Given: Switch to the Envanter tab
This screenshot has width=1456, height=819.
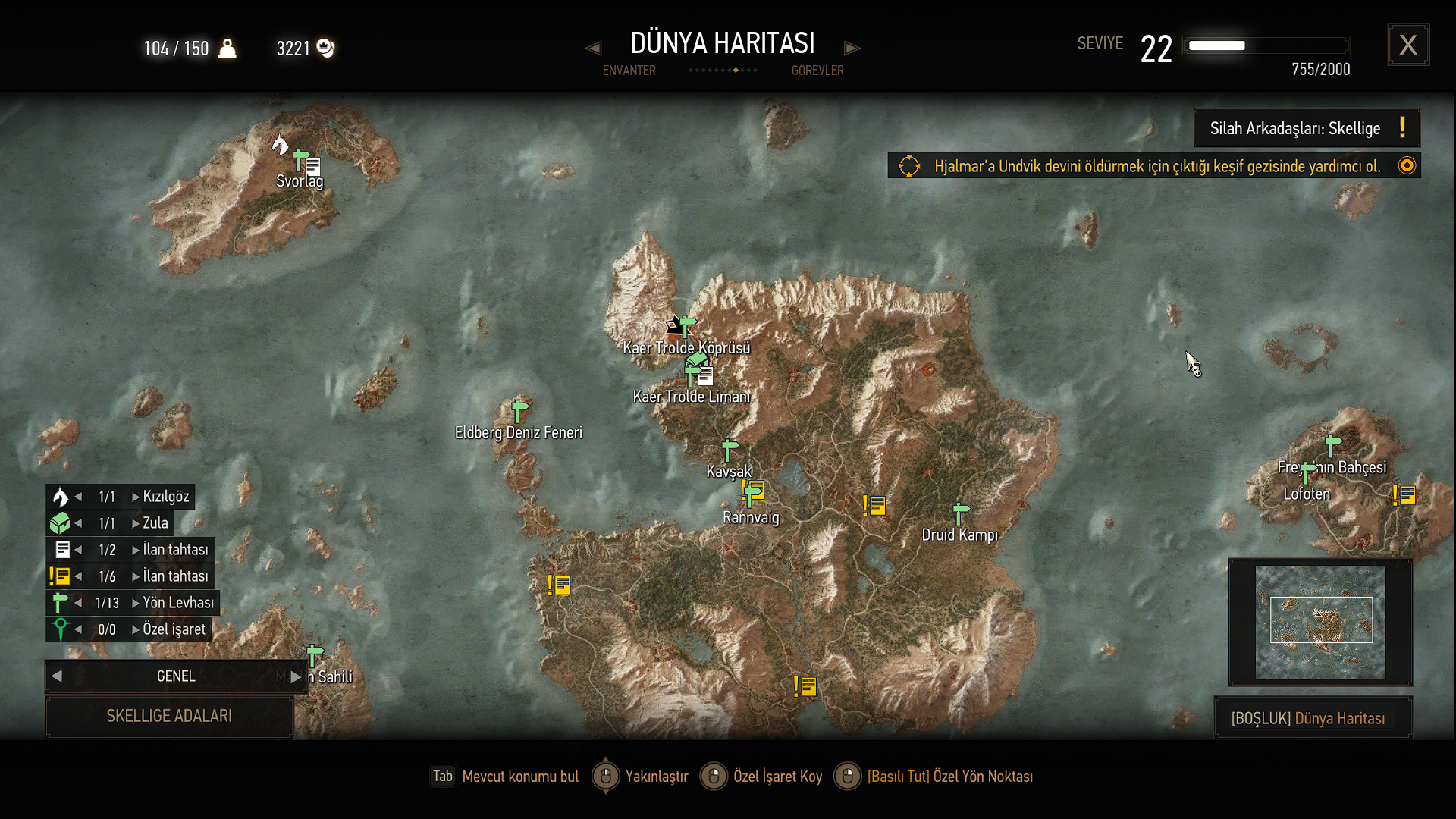Looking at the screenshot, I should tap(629, 71).
